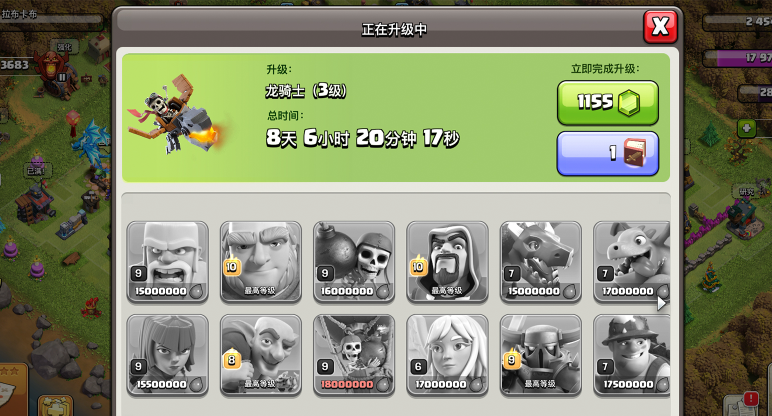The width and height of the screenshot is (772, 416).
Task: Open the Dragon upgrade tile
Action: (x=541, y=261)
